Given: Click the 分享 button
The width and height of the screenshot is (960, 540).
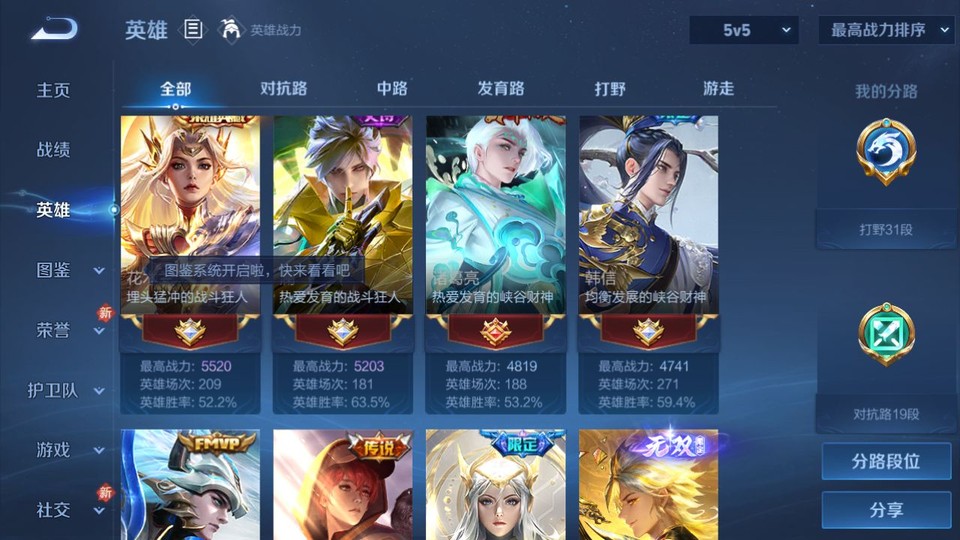Looking at the screenshot, I should (x=886, y=510).
